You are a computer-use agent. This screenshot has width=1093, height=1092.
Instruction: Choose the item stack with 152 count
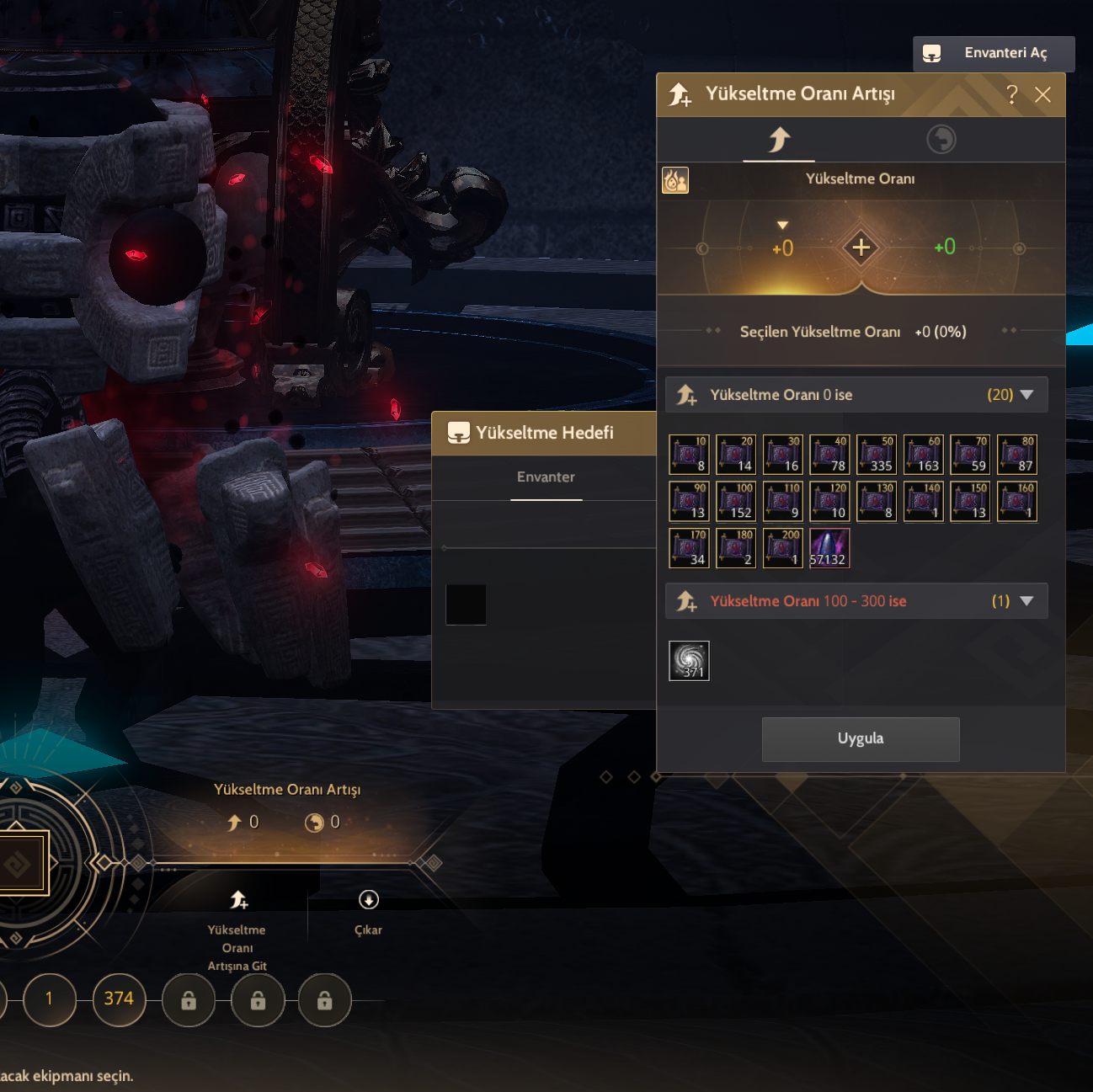click(736, 502)
